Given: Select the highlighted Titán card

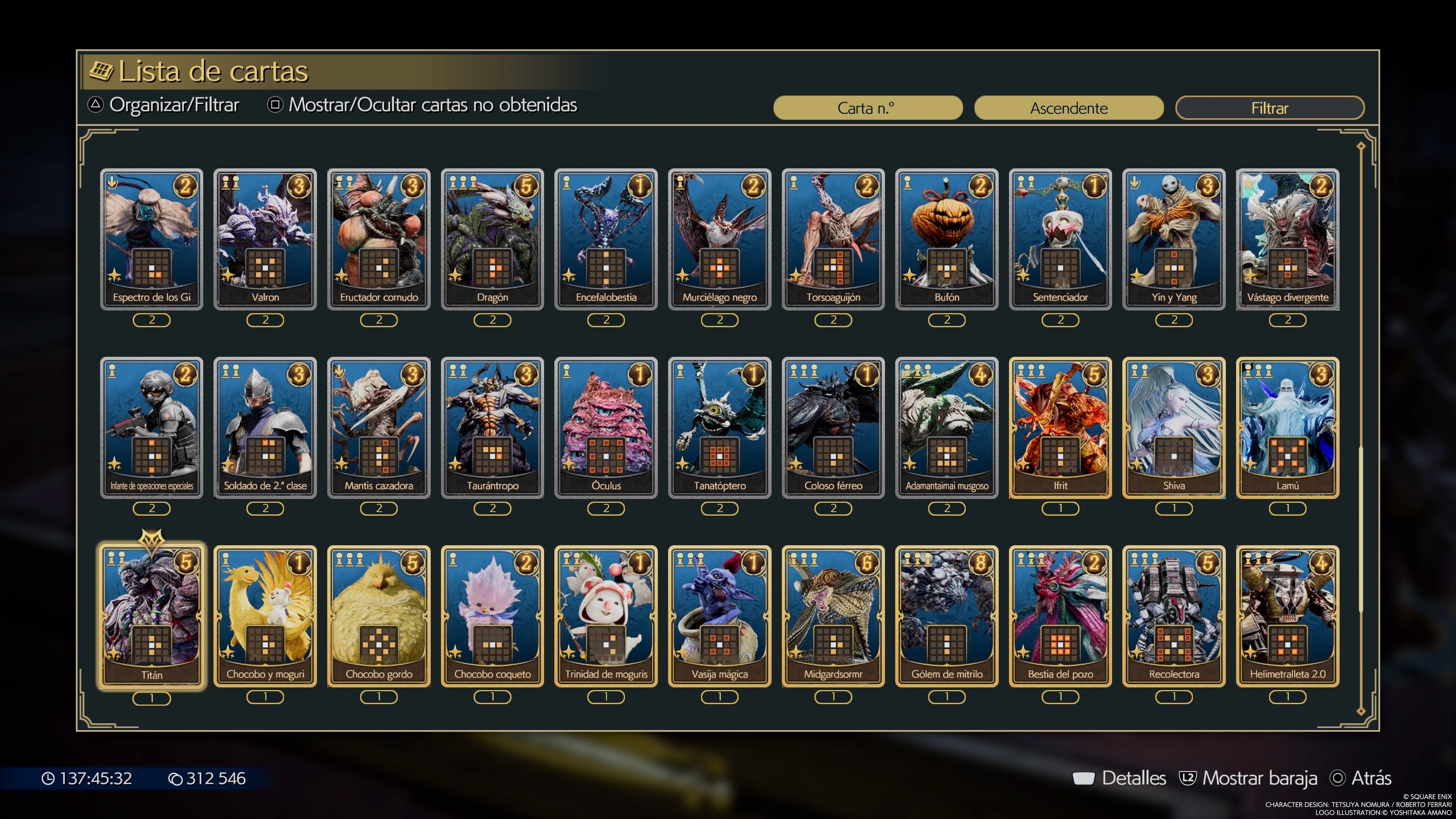Looking at the screenshot, I should [152, 617].
